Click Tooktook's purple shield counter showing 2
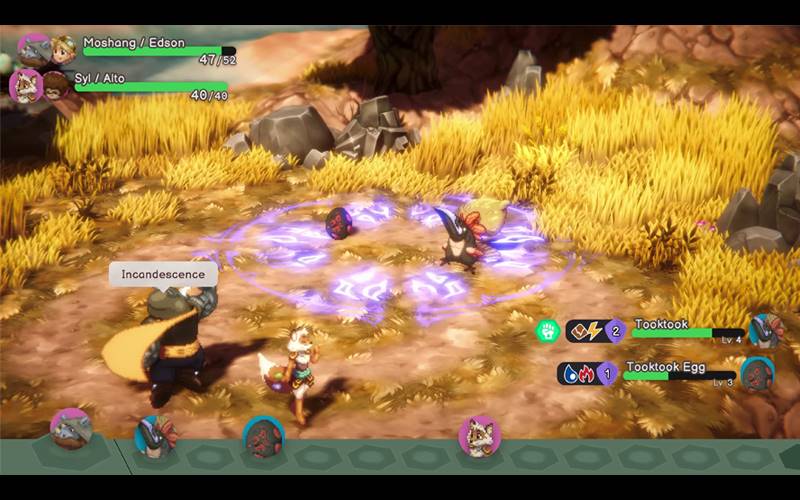Viewport: 800px width, 500px height. [x=616, y=331]
